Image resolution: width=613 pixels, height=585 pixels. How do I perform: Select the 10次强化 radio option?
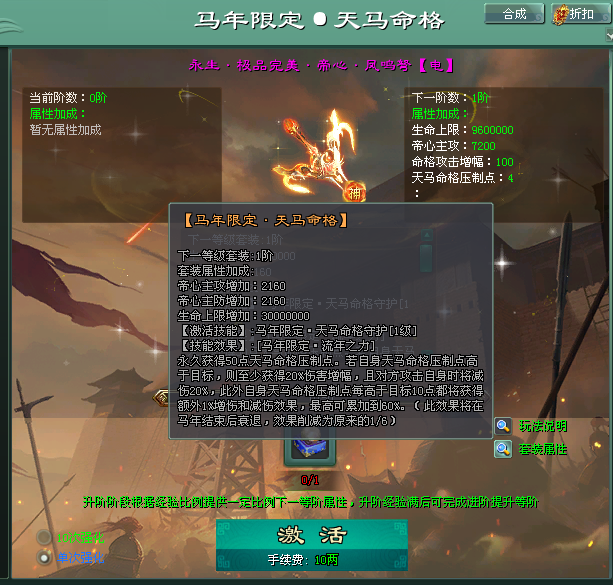click(x=44, y=536)
